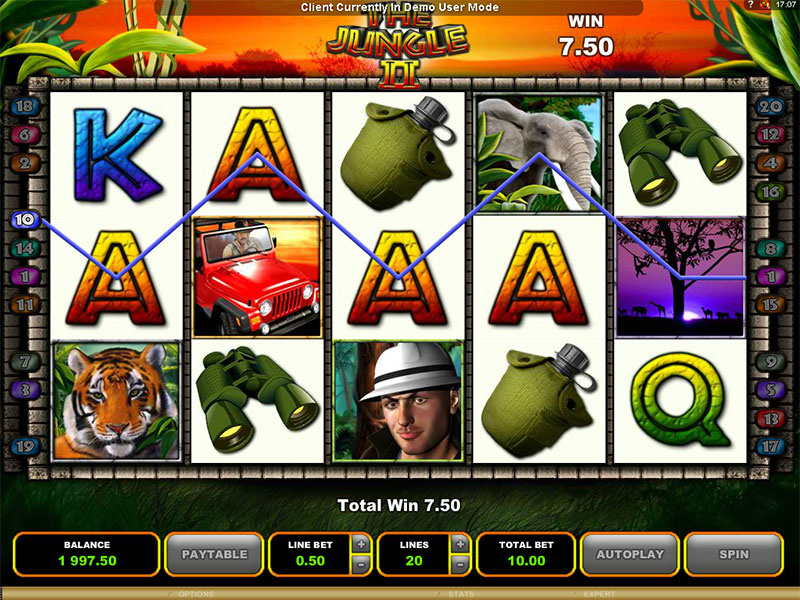The image size is (800, 600).
Task: Open the Paytable
Action: coord(212,553)
